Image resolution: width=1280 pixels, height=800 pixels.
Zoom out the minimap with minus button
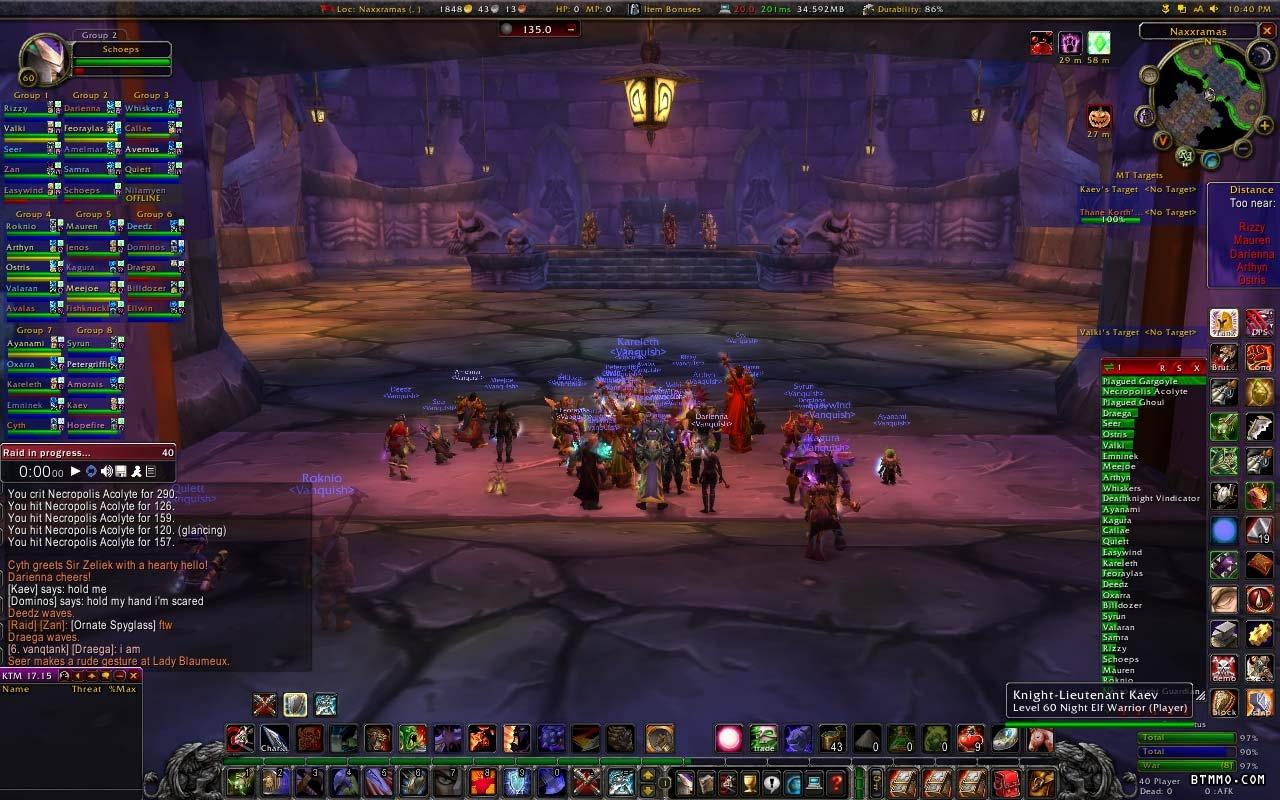coord(1242,149)
